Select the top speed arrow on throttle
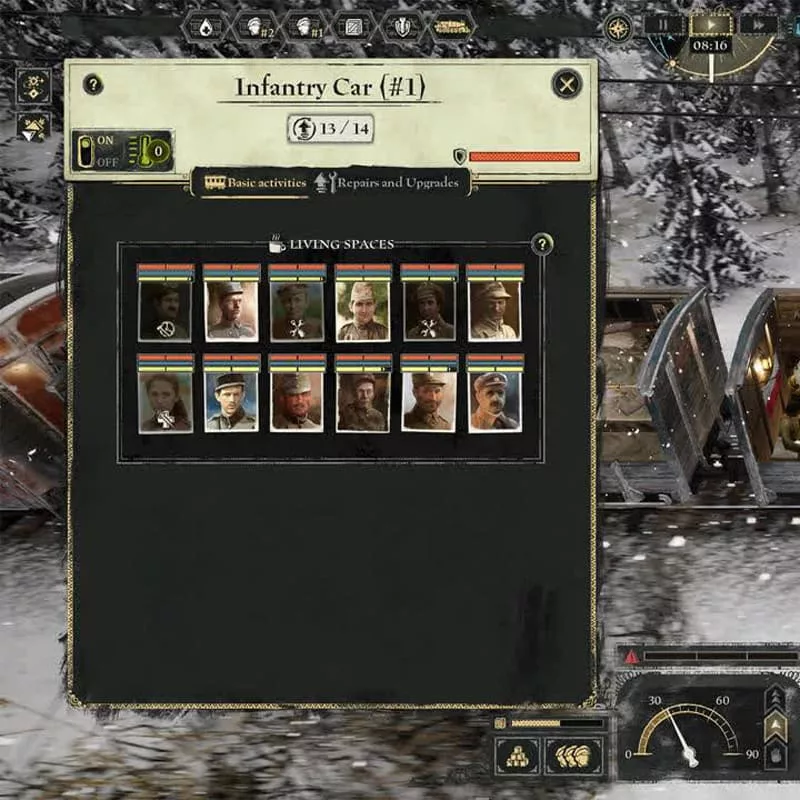 [775, 697]
